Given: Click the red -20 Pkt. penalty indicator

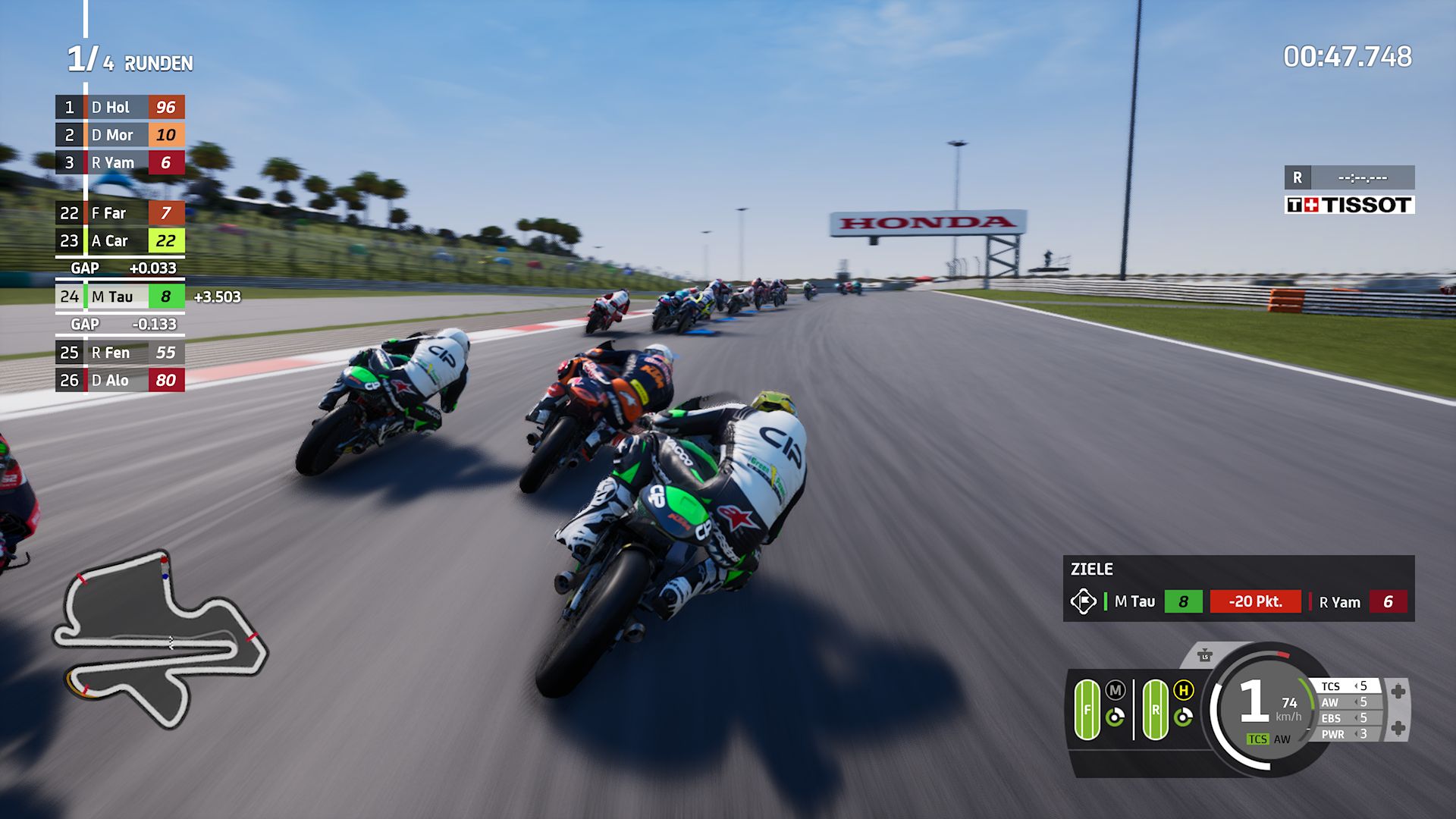Looking at the screenshot, I should (1255, 601).
